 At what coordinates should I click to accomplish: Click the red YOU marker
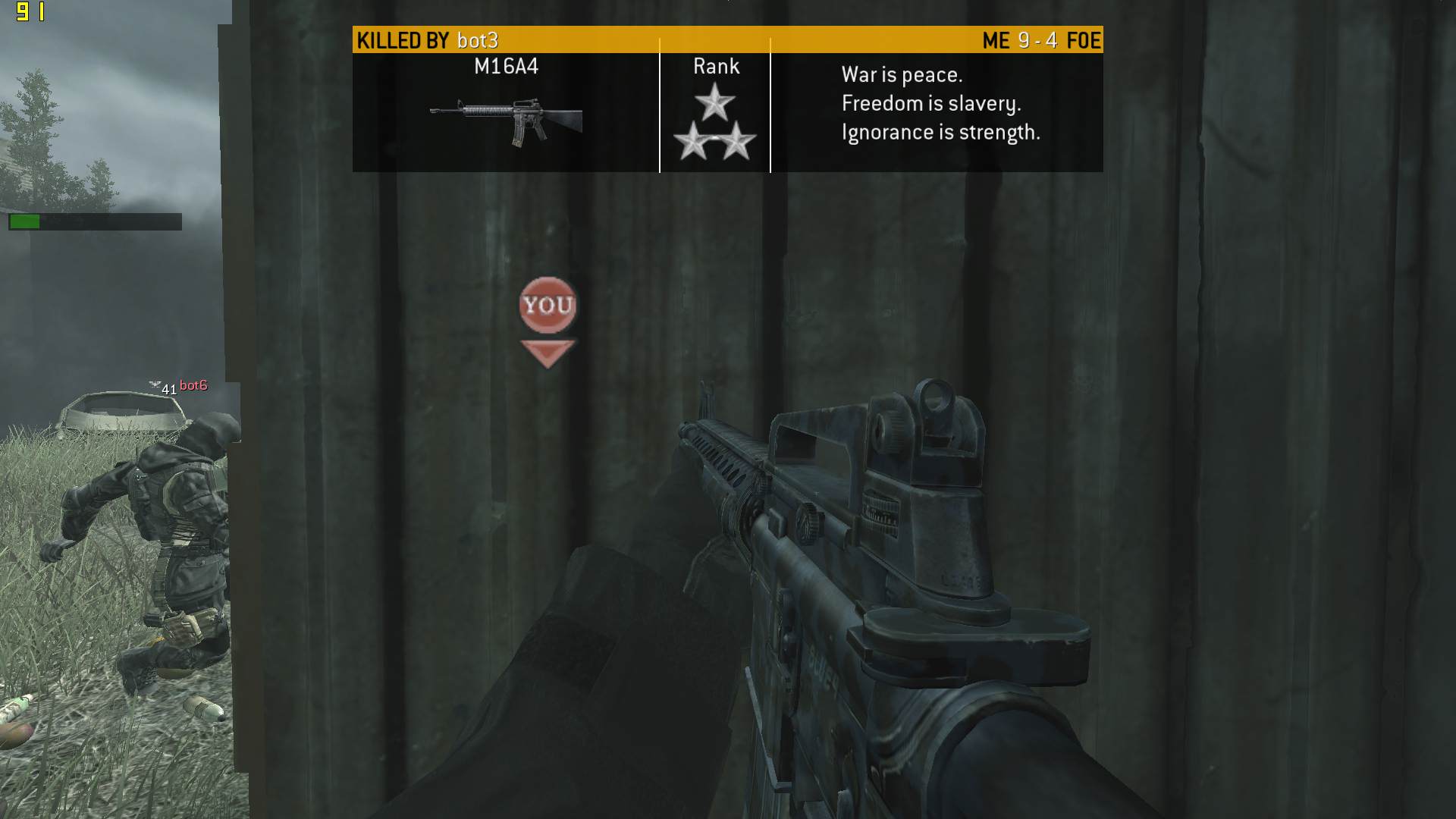click(548, 306)
